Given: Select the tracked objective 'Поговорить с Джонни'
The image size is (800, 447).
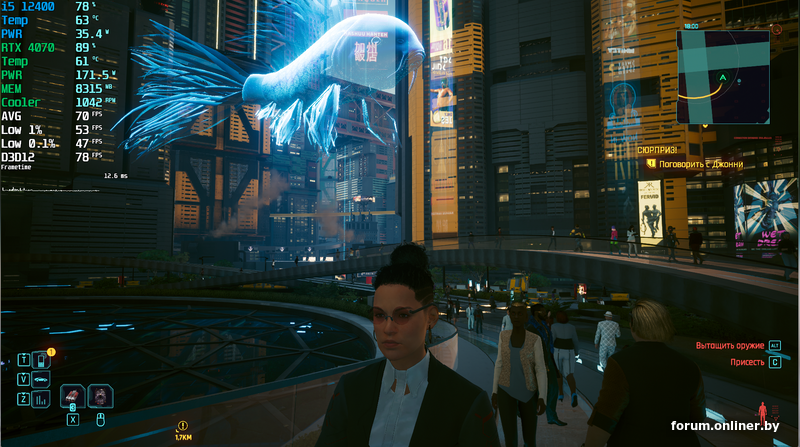Looking at the screenshot, I should point(699,163).
